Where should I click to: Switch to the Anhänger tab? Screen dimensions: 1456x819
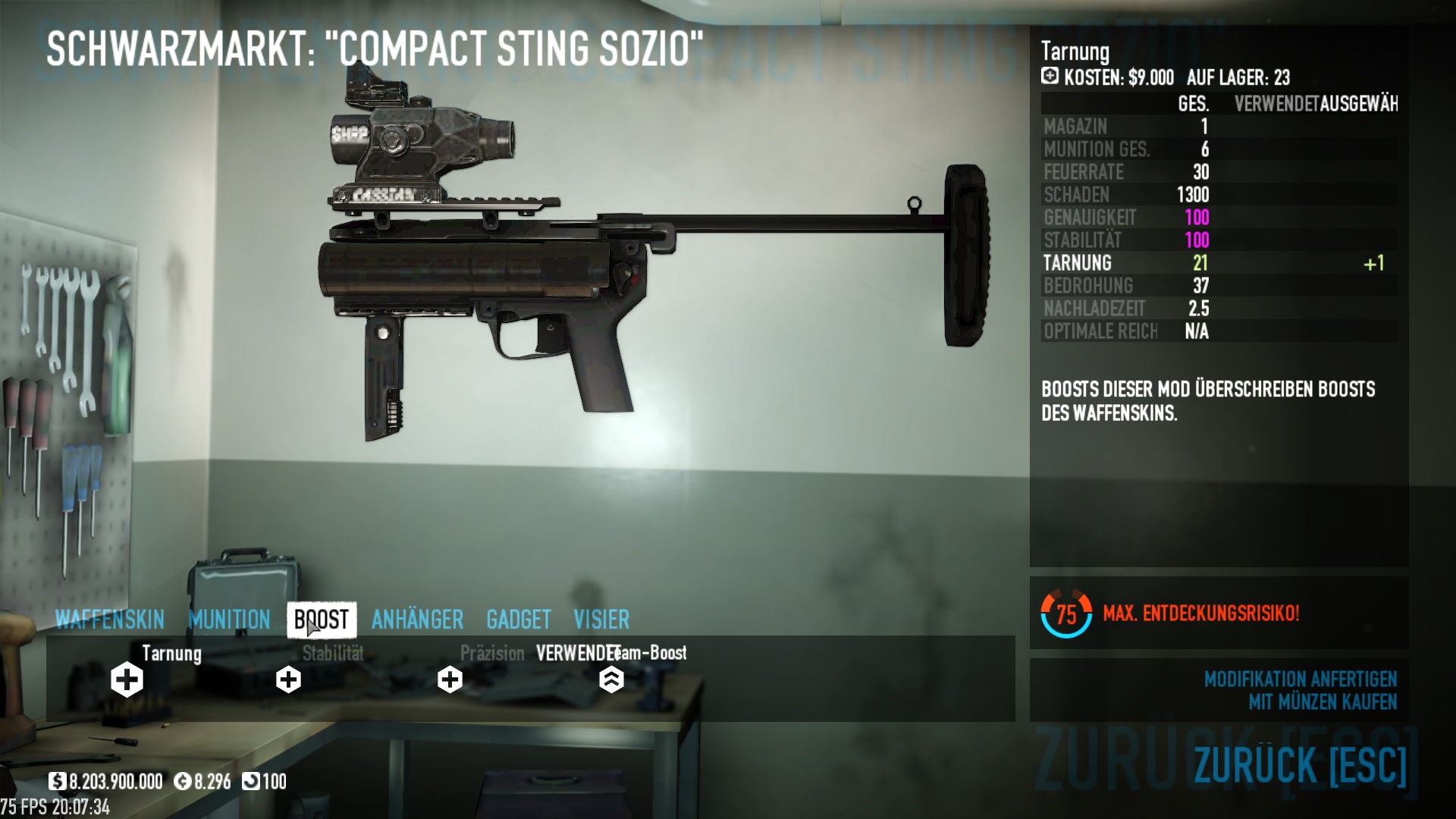pyautogui.click(x=417, y=620)
